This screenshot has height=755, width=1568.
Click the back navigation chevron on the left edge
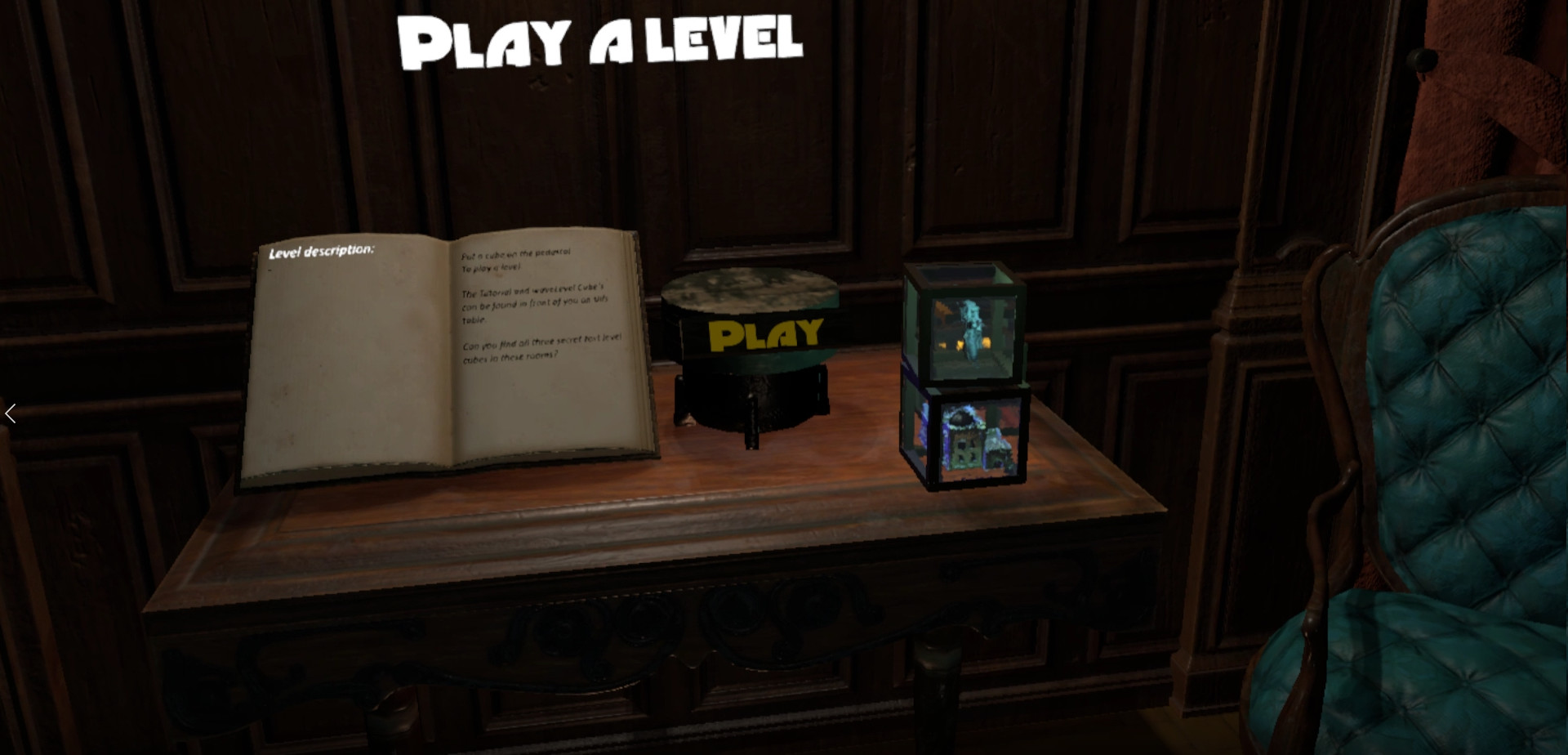coord(11,414)
